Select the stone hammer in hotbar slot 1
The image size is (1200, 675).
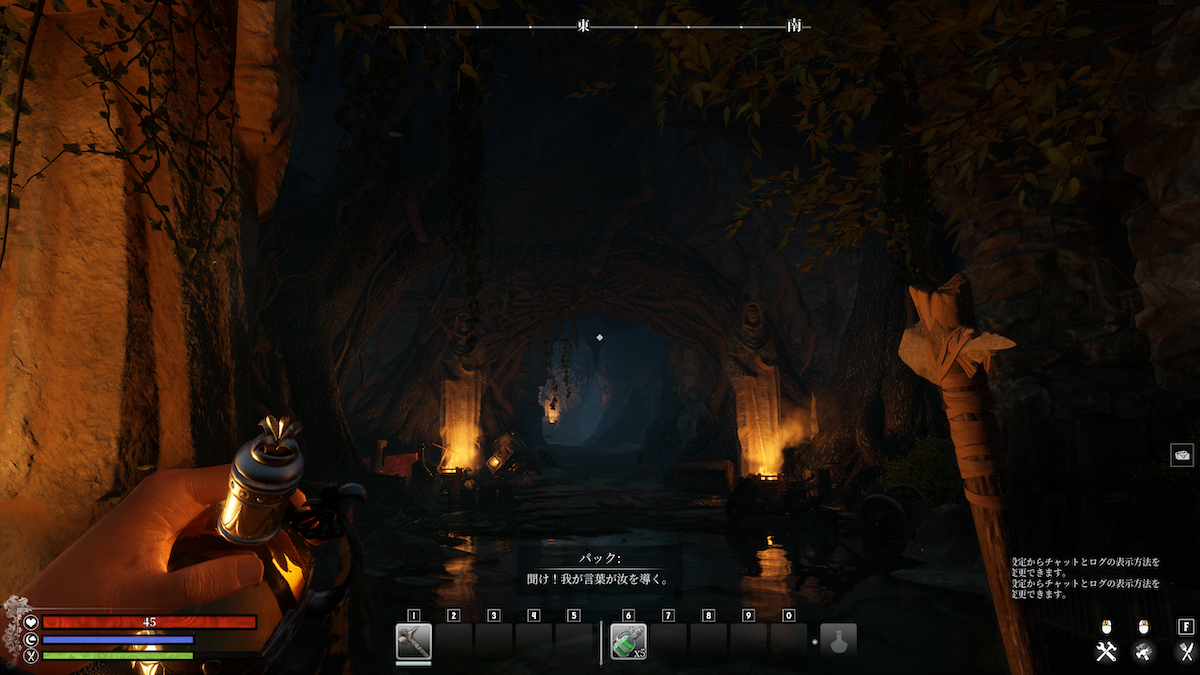pos(413,641)
